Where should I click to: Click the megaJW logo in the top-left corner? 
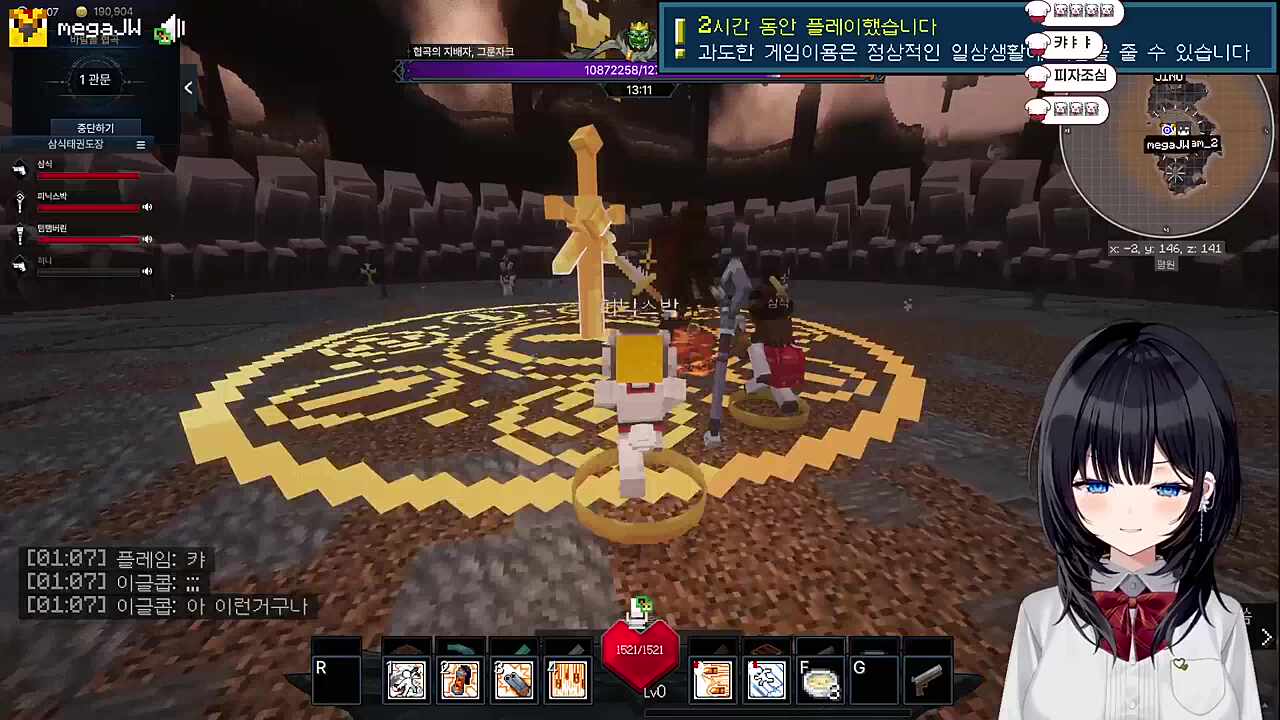click(27, 27)
